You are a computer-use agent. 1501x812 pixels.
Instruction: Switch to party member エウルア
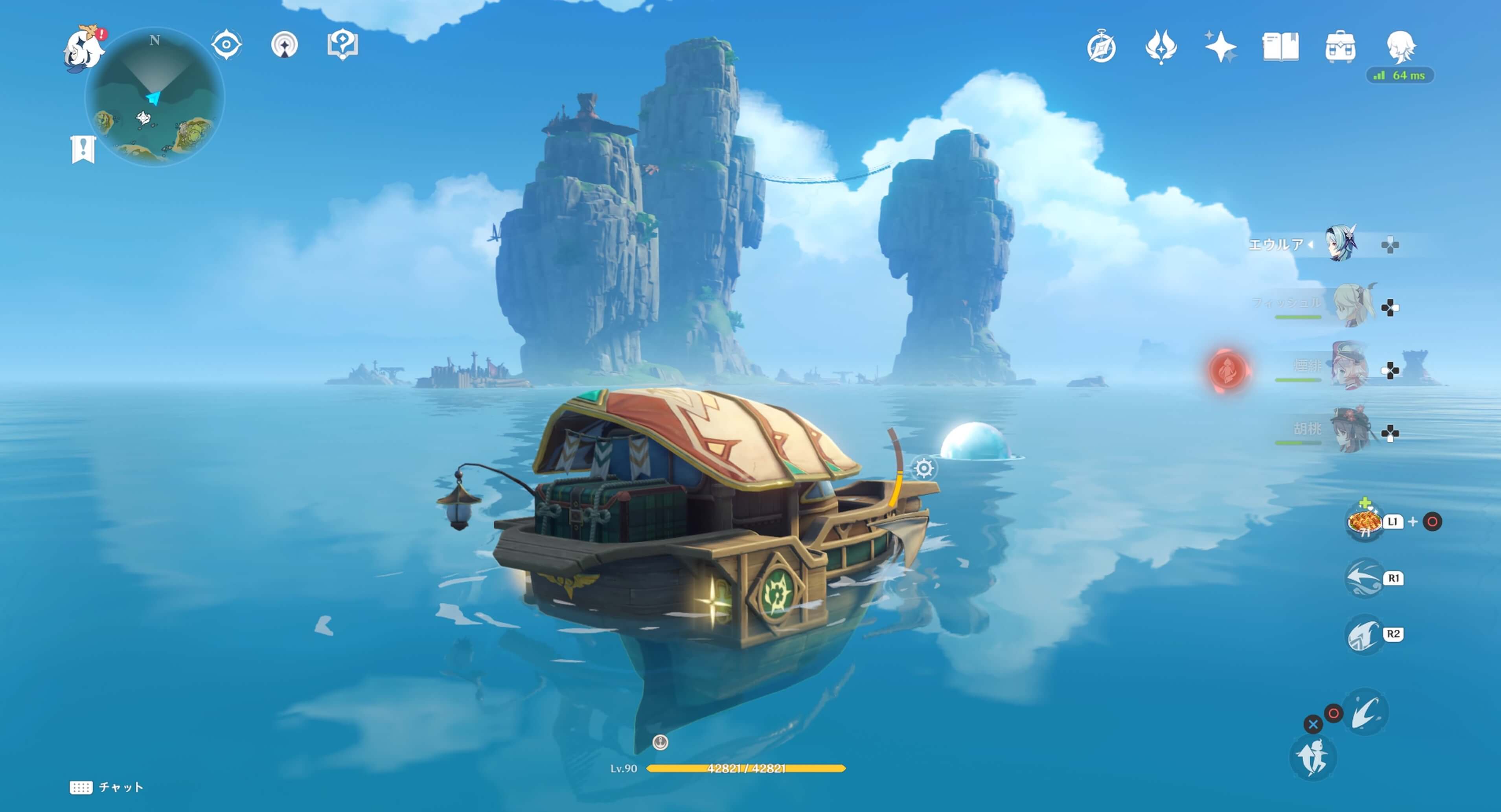tap(1340, 244)
